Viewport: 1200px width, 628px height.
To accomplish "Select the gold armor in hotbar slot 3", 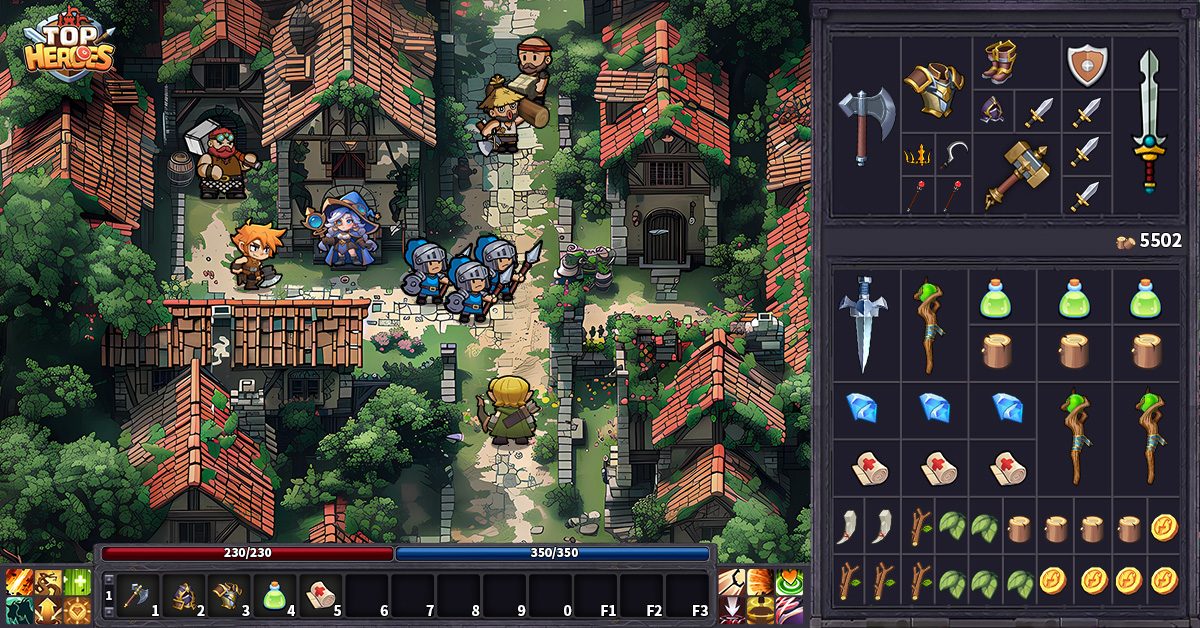I will (x=228, y=596).
